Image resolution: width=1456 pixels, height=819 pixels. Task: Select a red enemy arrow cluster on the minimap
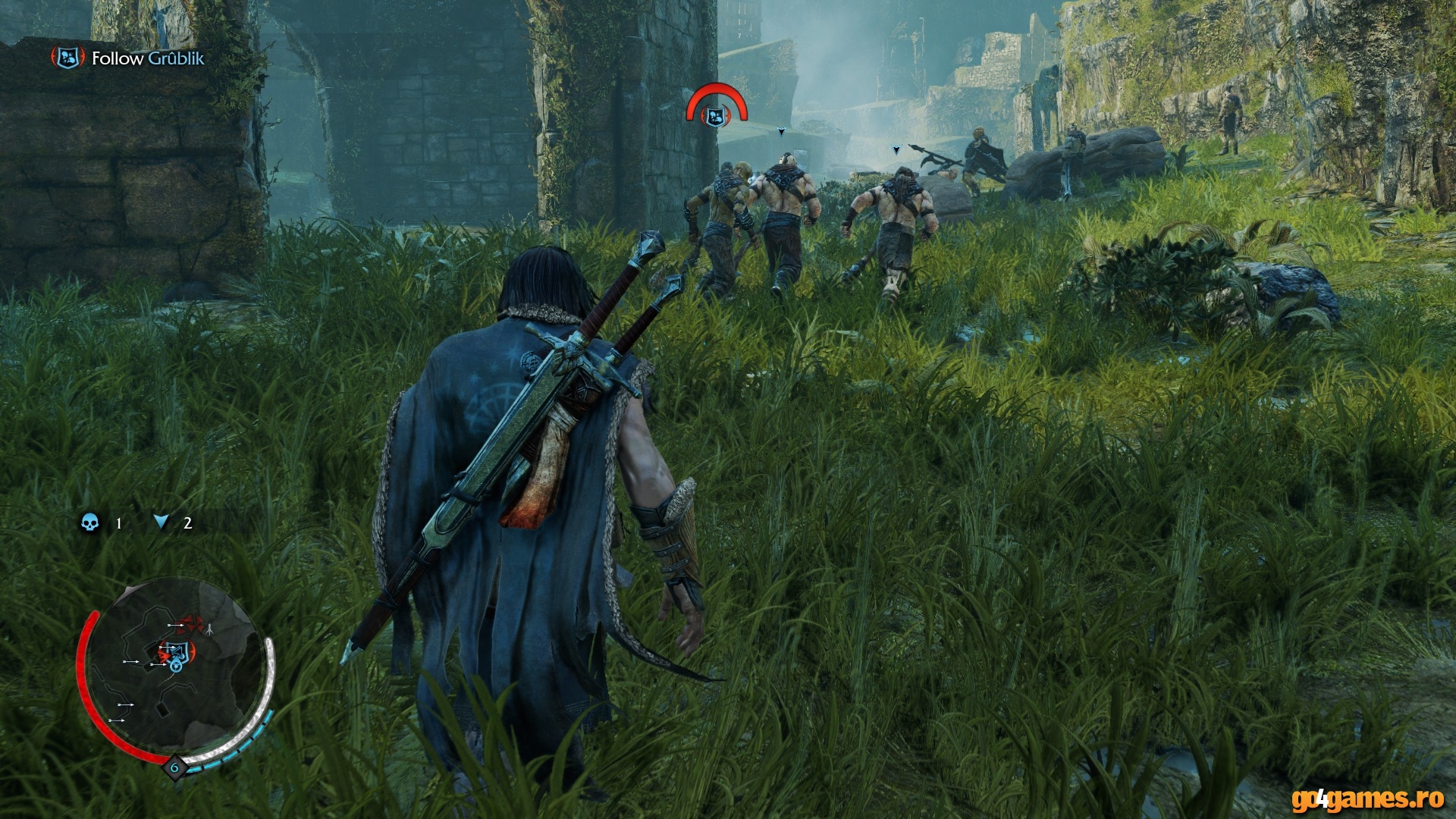pyautogui.click(x=189, y=623)
